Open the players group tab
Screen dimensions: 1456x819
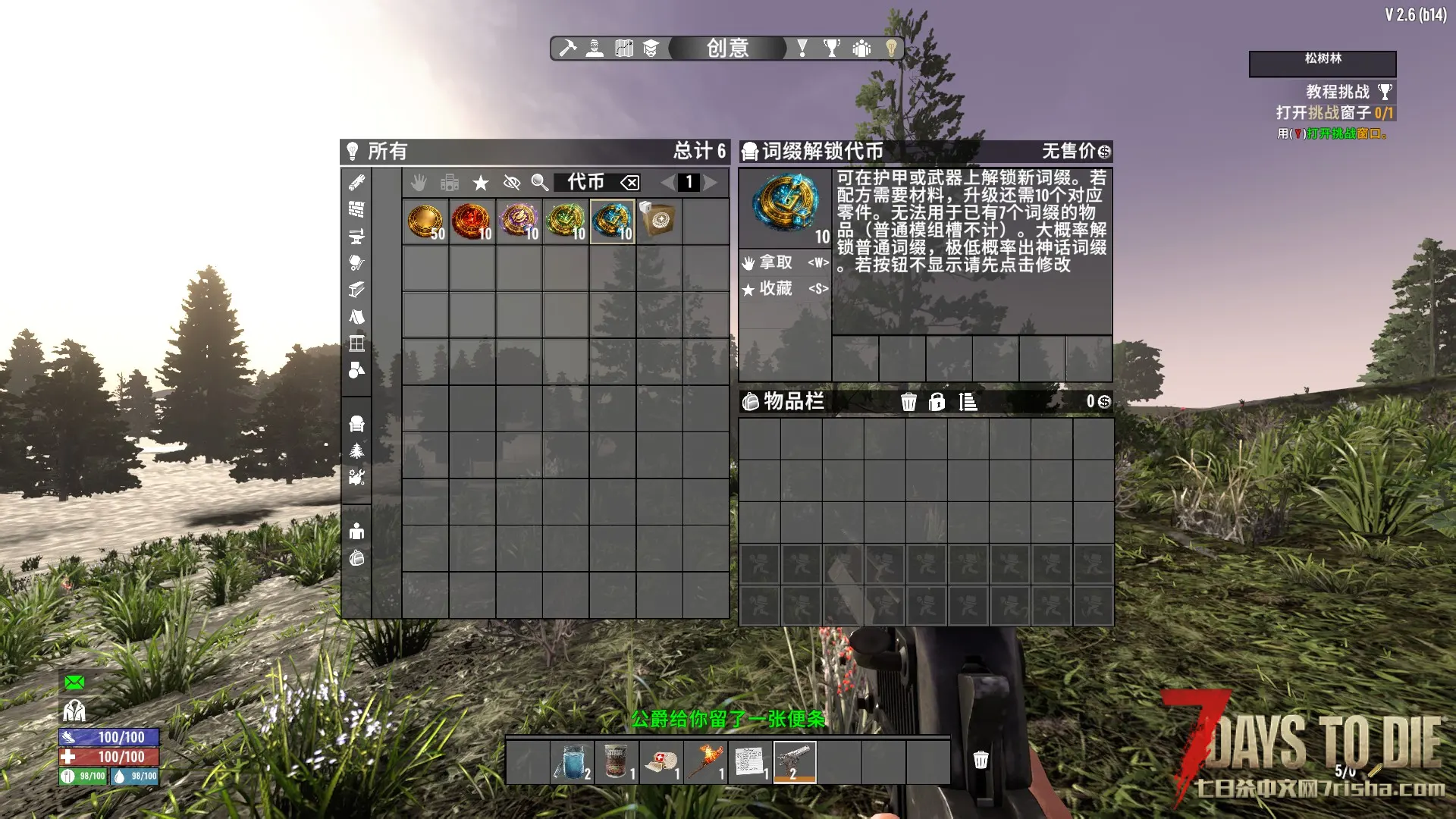click(861, 49)
